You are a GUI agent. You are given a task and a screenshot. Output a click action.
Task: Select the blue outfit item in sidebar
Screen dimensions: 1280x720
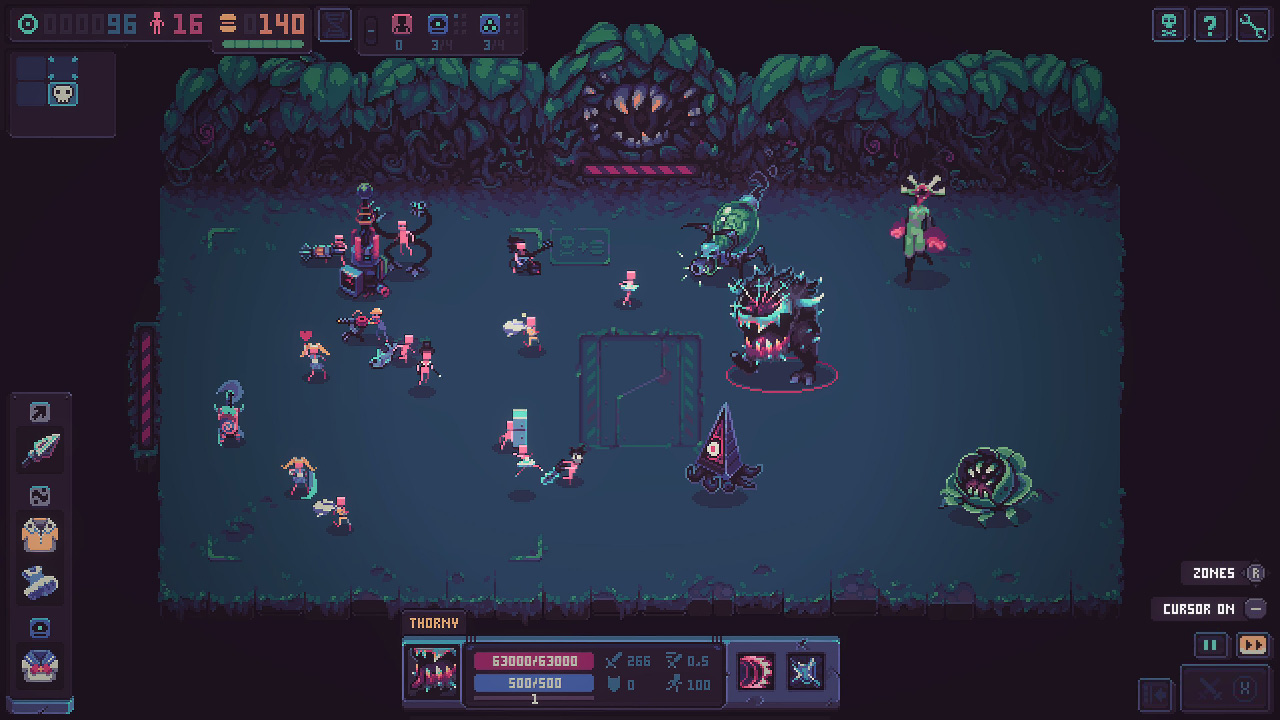point(40,577)
